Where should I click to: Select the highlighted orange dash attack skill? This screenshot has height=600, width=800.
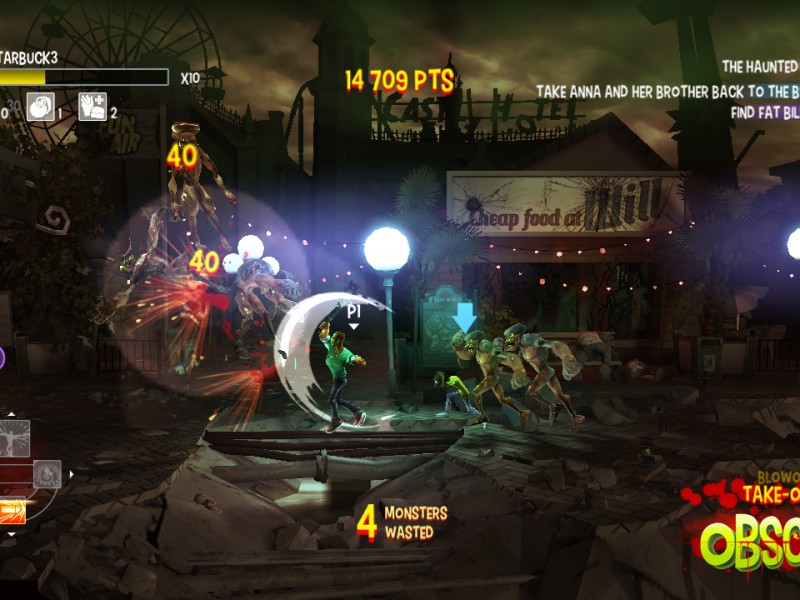tap(13, 510)
